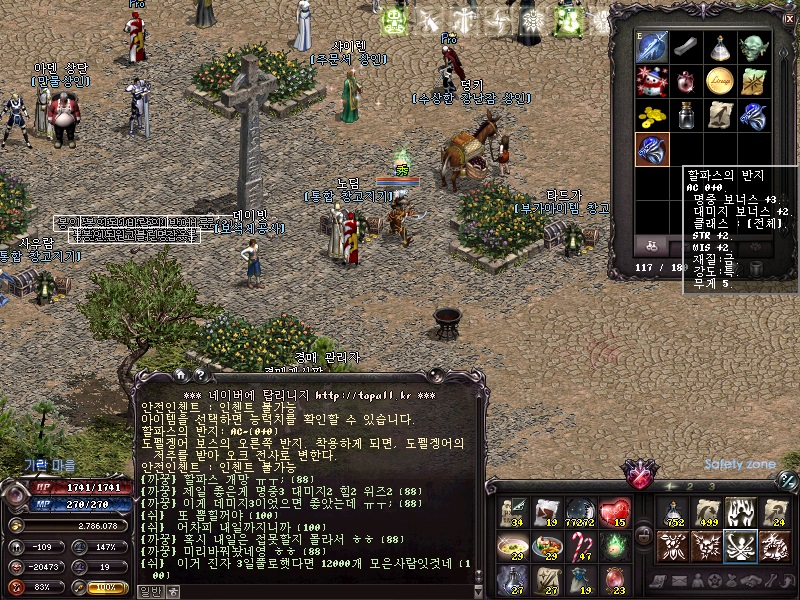Switch to hotbar page 2

coord(690,487)
